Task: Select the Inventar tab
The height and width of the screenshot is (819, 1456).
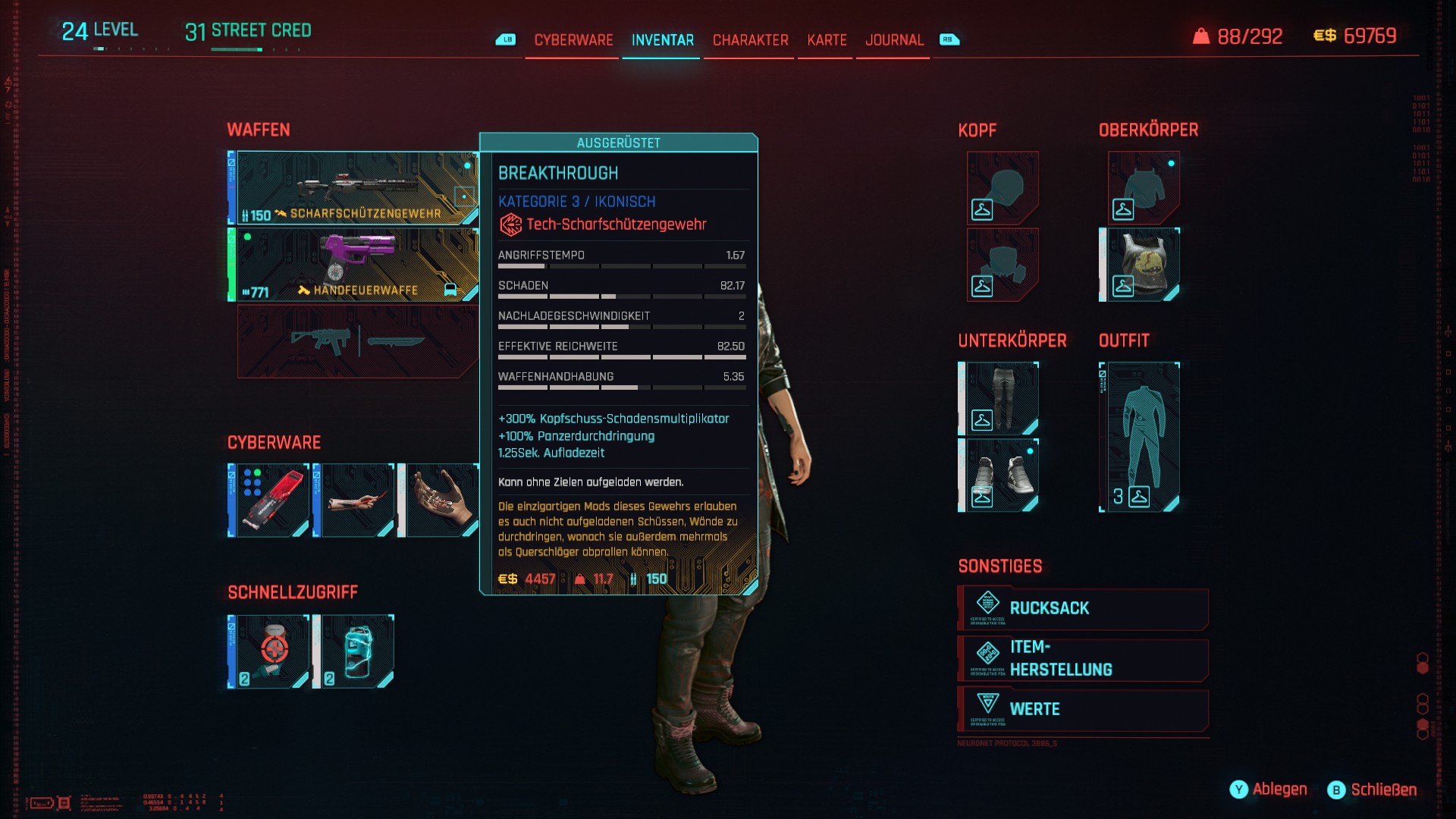Action: [x=662, y=40]
